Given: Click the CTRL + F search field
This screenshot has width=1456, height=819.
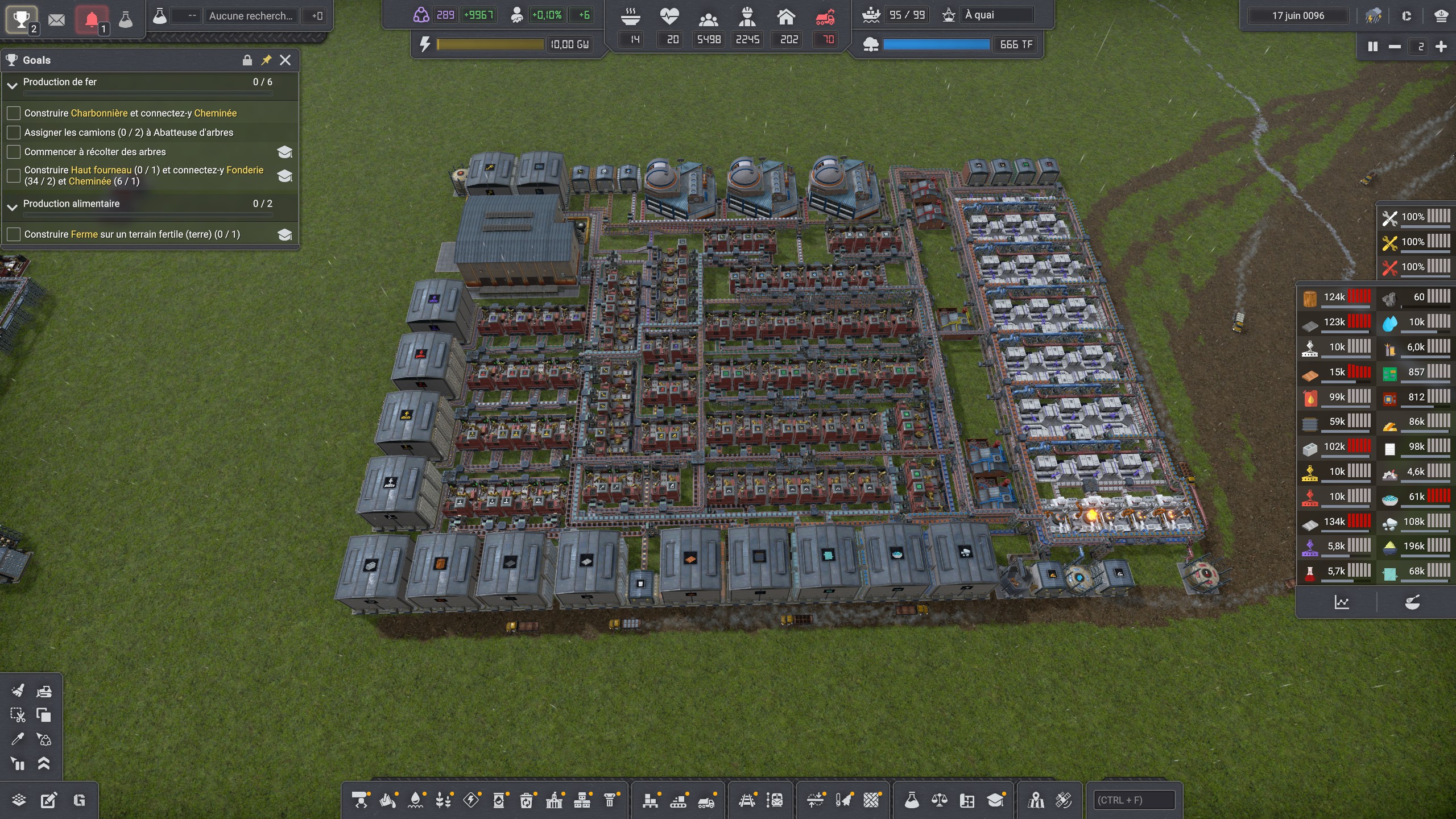Looking at the screenshot, I should (1135, 799).
